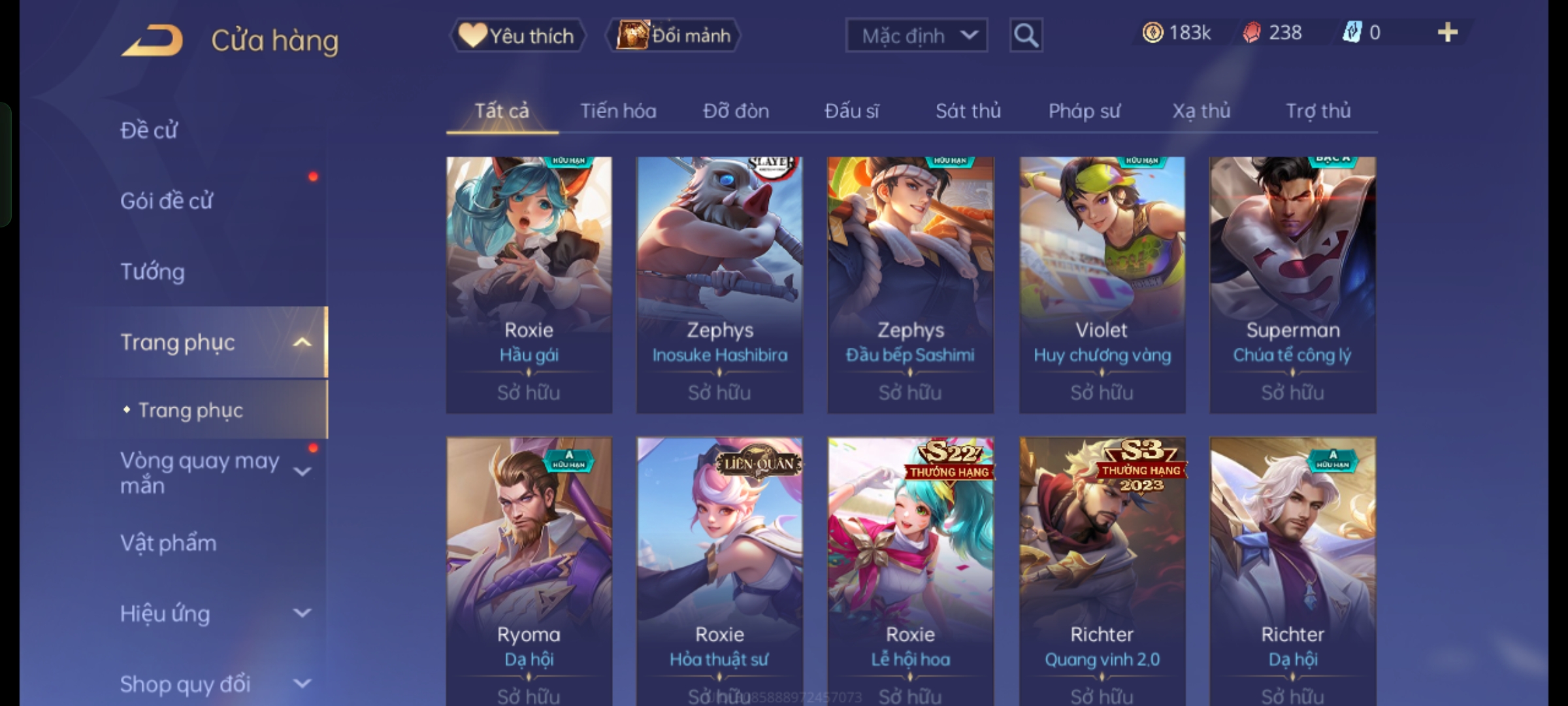1568x706 pixels.
Task: Choose the Zephys Inosuke Hashibira skin card
Action: click(x=719, y=284)
